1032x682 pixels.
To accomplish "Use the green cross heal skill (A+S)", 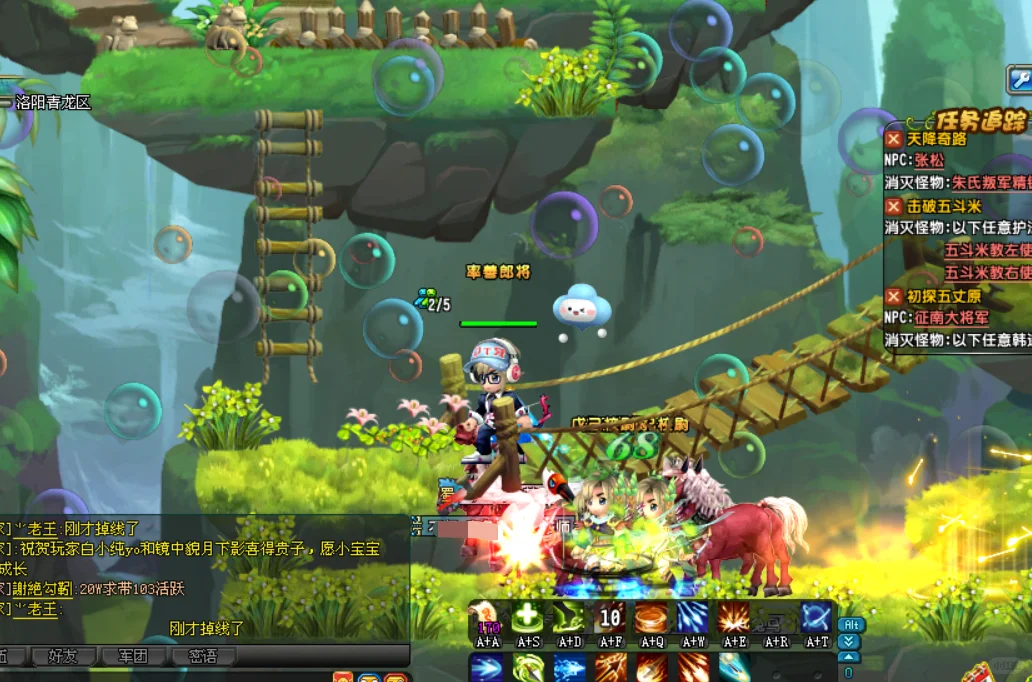I will (x=527, y=618).
